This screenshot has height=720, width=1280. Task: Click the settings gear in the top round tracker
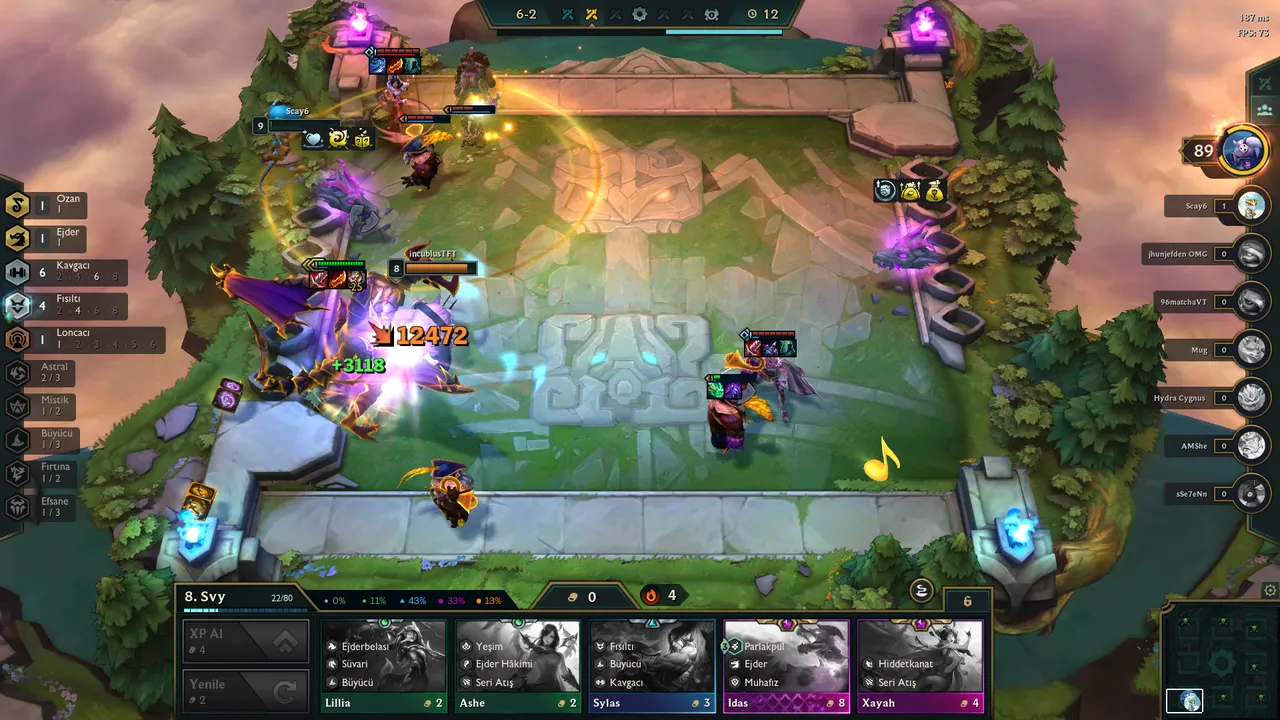[638, 14]
